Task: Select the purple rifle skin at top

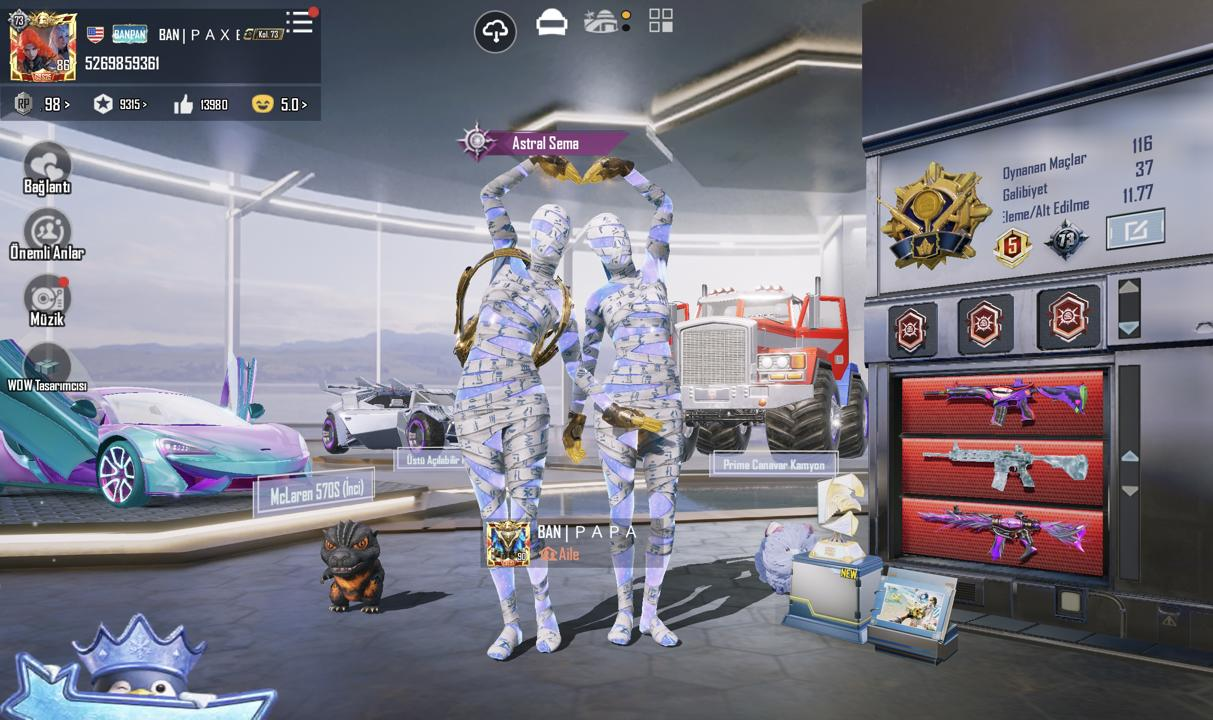Action: (x=1003, y=402)
